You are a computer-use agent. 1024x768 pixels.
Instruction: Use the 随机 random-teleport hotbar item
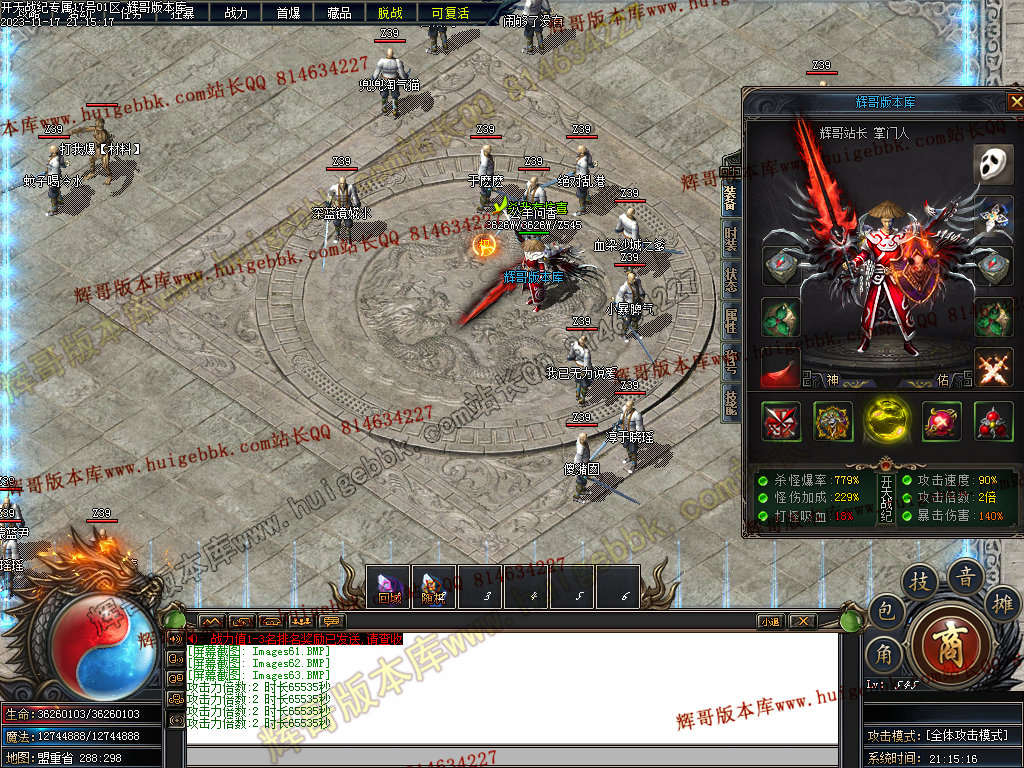coord(435,587)
